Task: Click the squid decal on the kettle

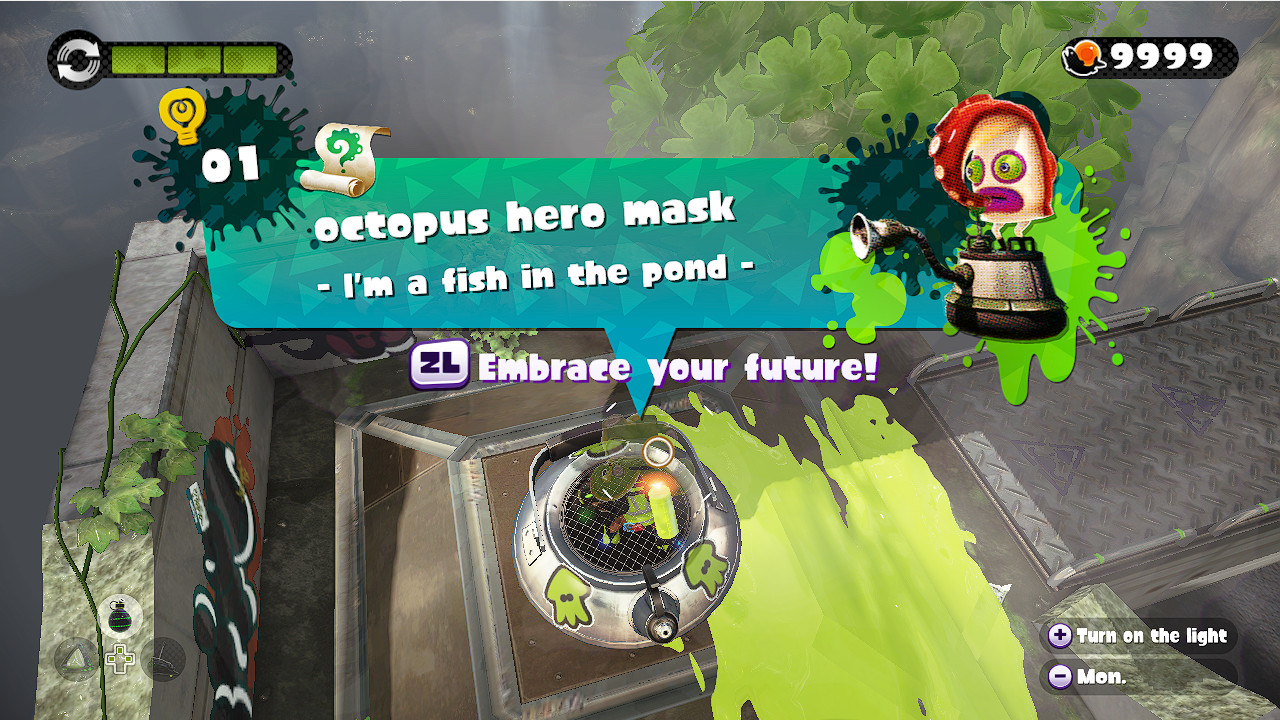Action: coord(567,596)
